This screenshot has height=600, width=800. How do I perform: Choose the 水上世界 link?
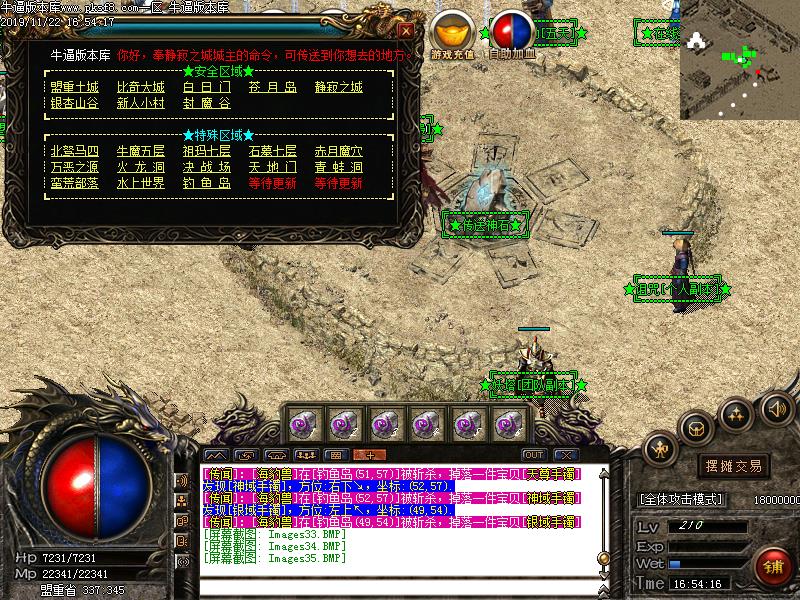coord(141,183)
